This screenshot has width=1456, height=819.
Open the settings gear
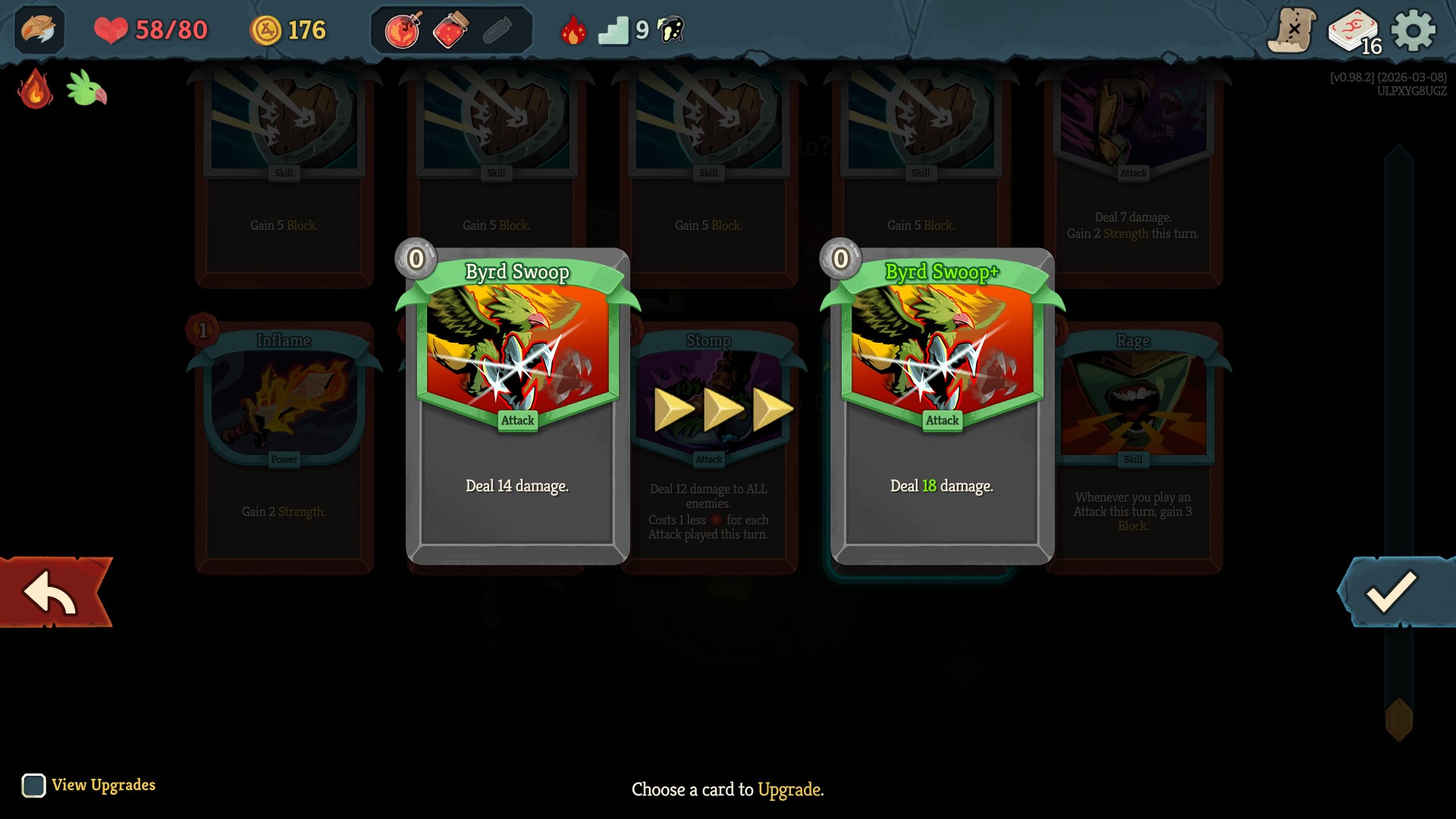(x=1412, y=30)
